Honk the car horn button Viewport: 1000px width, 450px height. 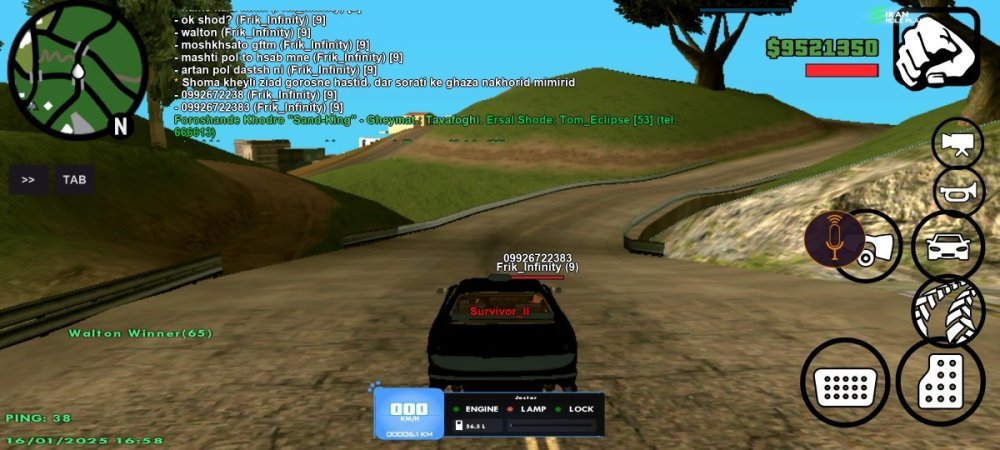[958, 190]
